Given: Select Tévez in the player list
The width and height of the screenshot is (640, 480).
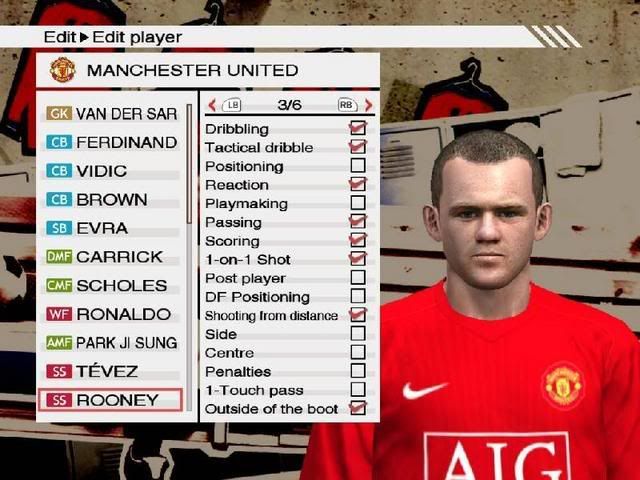Looking at the screenshot, I should (111, 371).
